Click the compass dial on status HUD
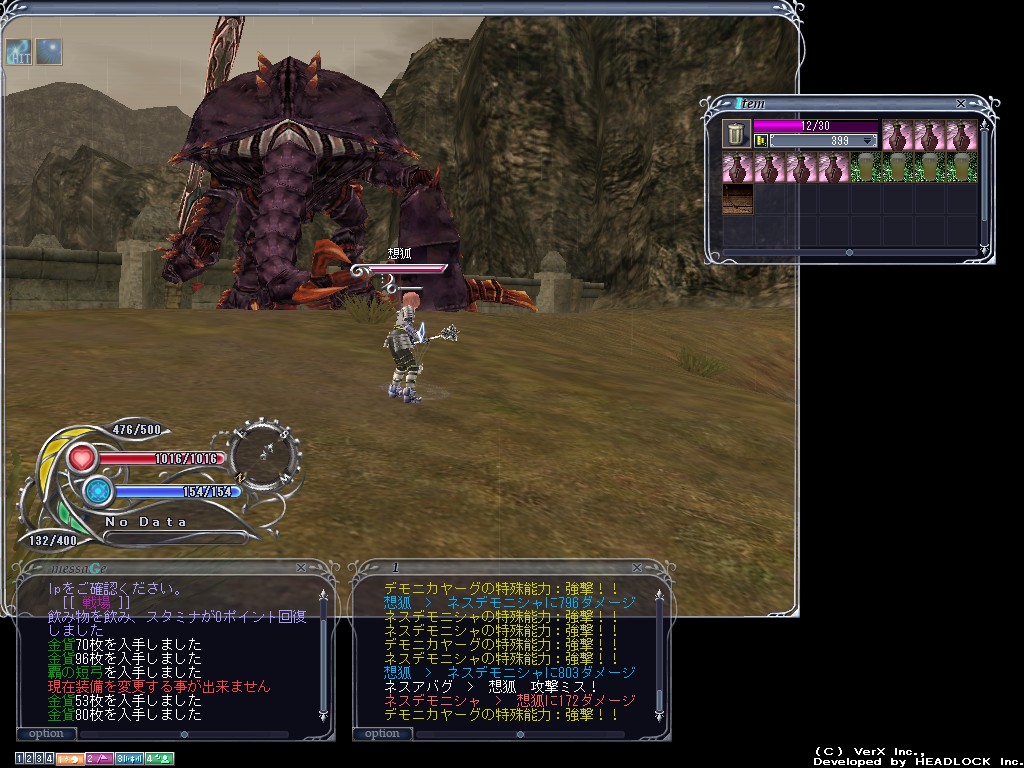Viewport: 1024px width, 768px height. click(265, 456)
